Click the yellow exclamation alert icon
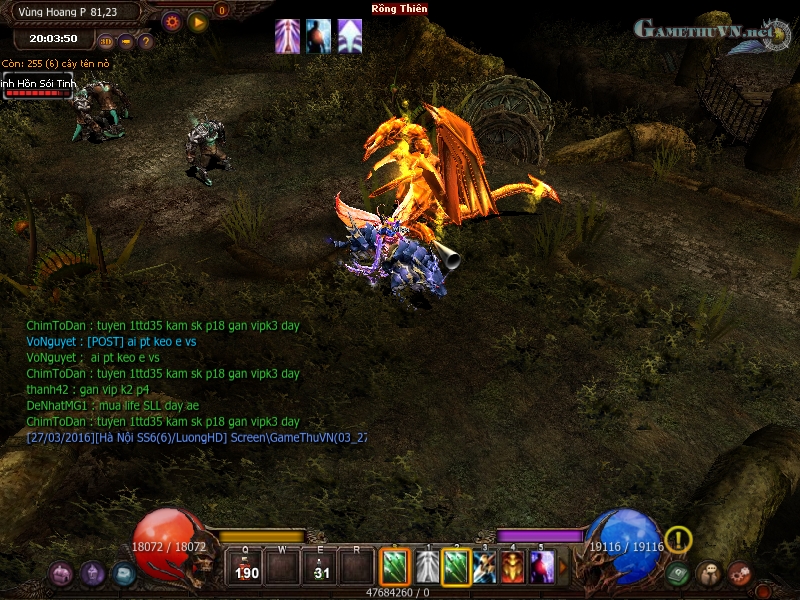Viewport: 800px width, 600px height. click(x=678, y=540)
